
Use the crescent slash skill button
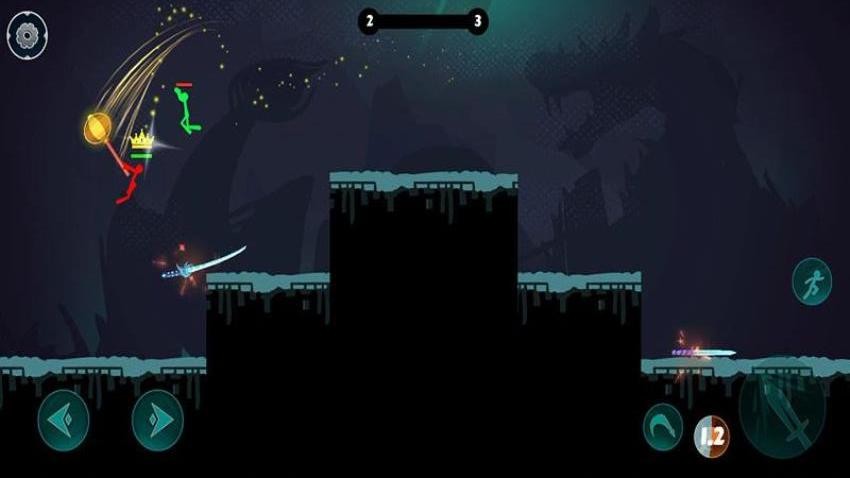click(x=662, y=426)
